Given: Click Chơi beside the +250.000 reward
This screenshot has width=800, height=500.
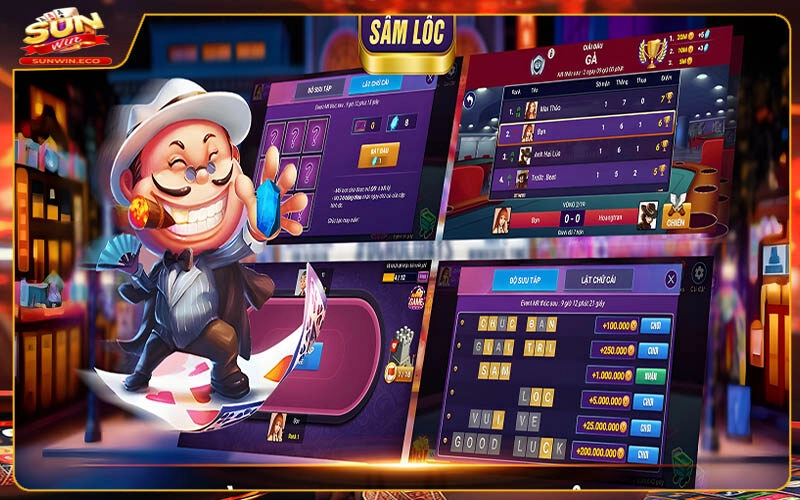Looking at the screenshot, I should point(652,351).
